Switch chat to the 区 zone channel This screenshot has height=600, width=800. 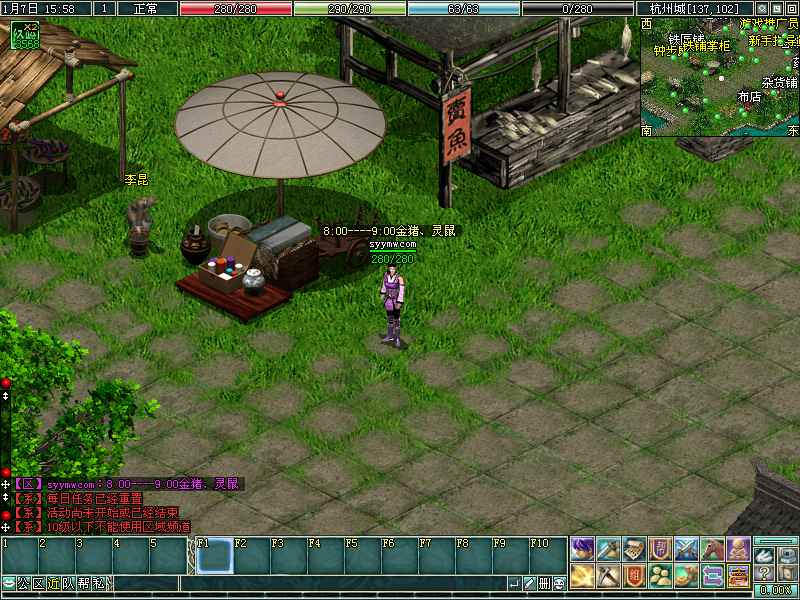click(38, 584)
